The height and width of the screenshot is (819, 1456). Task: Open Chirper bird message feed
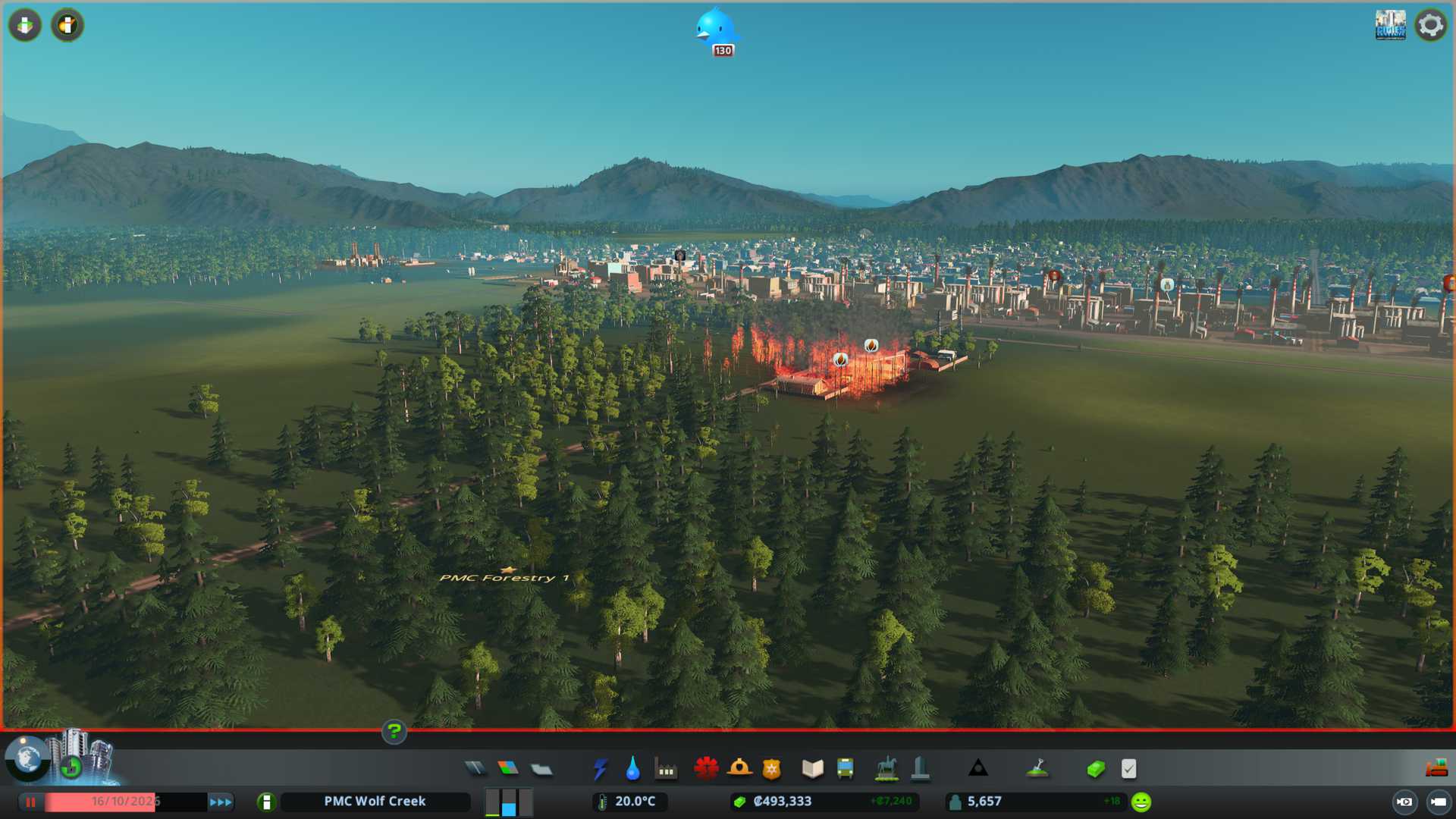click(715, 30)
